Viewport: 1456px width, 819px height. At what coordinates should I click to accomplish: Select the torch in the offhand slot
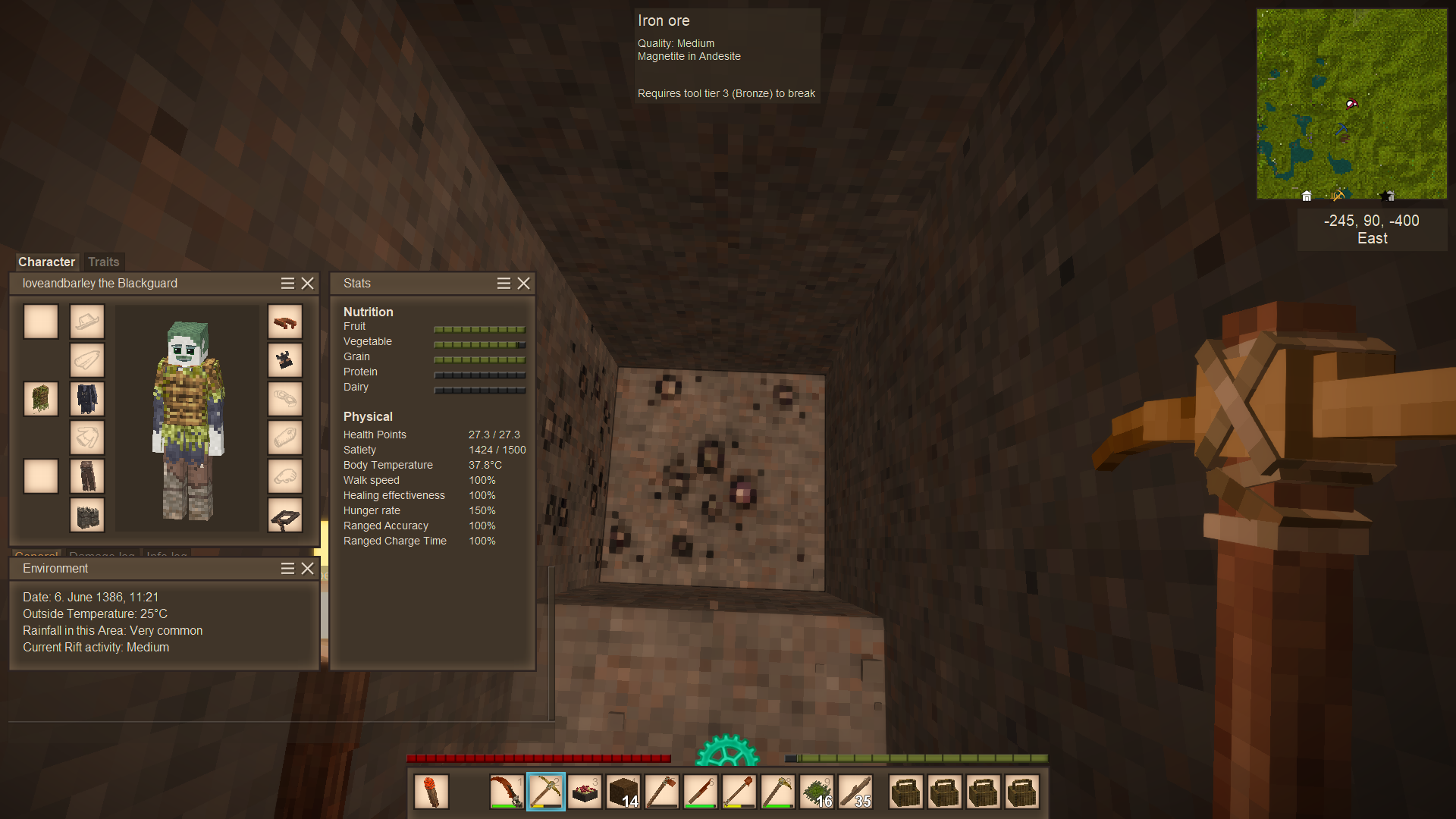[431, 792]
